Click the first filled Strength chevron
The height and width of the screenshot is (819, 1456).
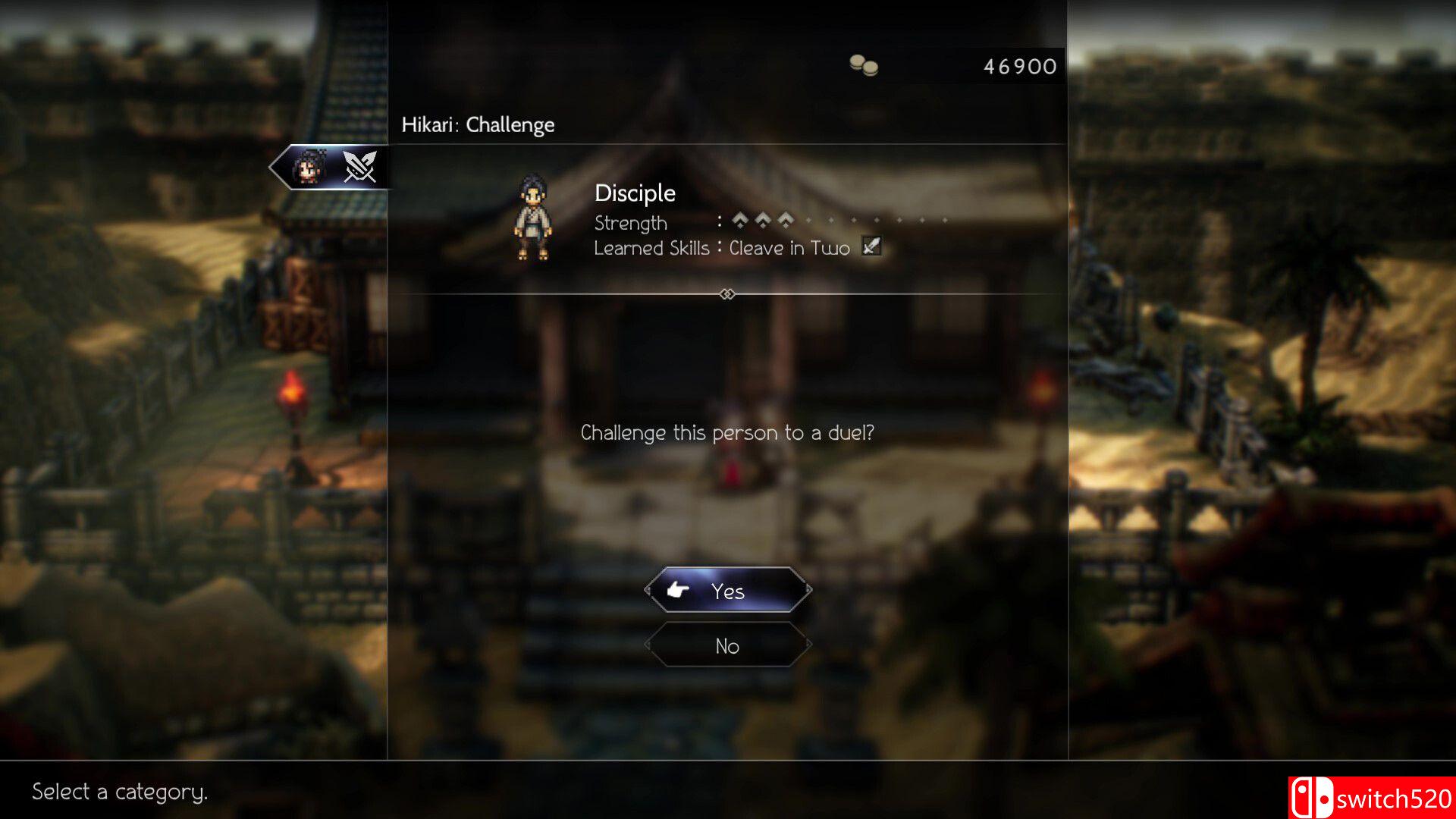point(739,221)
